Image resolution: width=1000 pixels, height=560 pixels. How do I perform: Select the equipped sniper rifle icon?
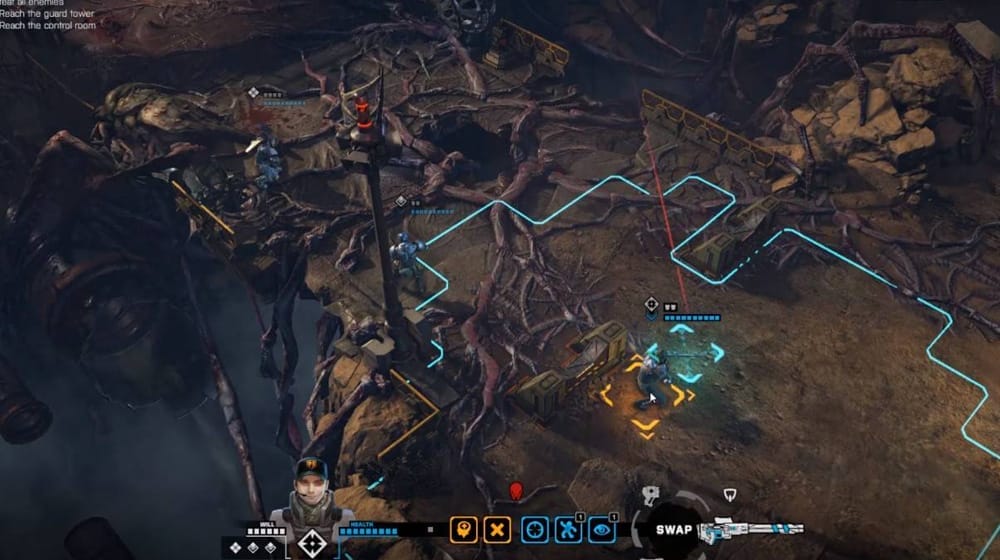(752, 531)
